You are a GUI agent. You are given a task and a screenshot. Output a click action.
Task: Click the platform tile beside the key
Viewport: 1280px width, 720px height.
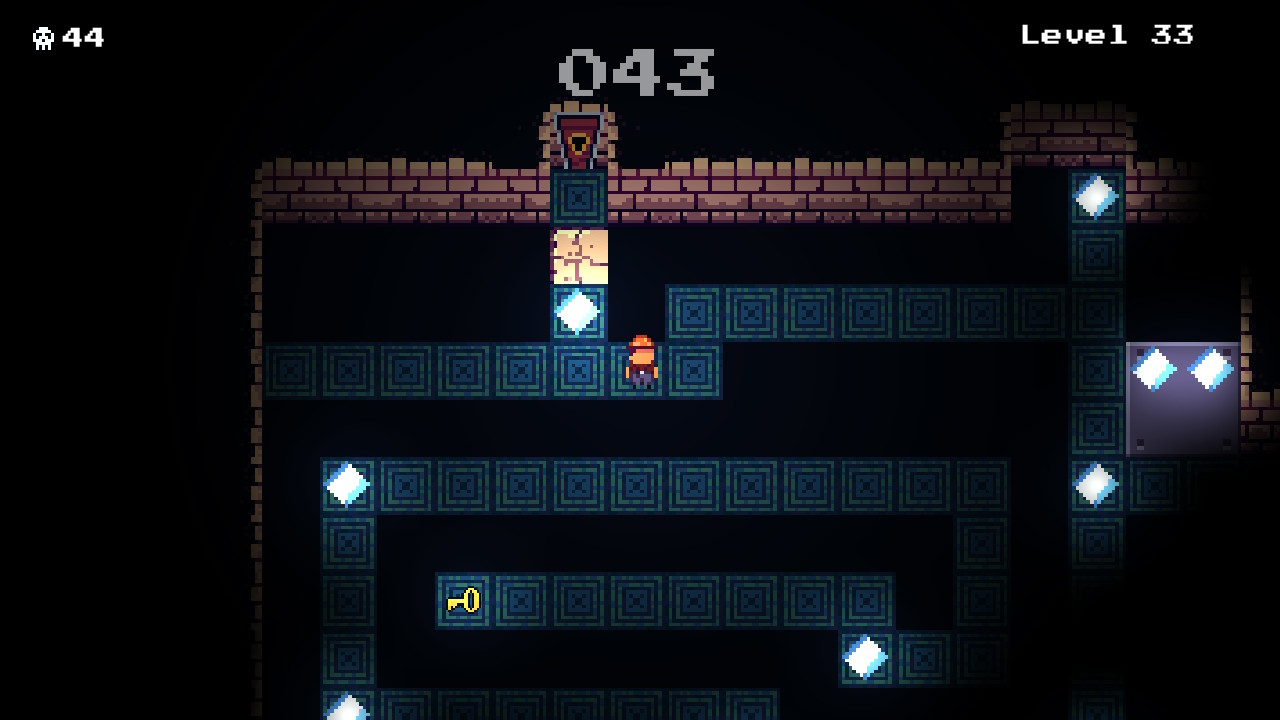click(520, 601)
